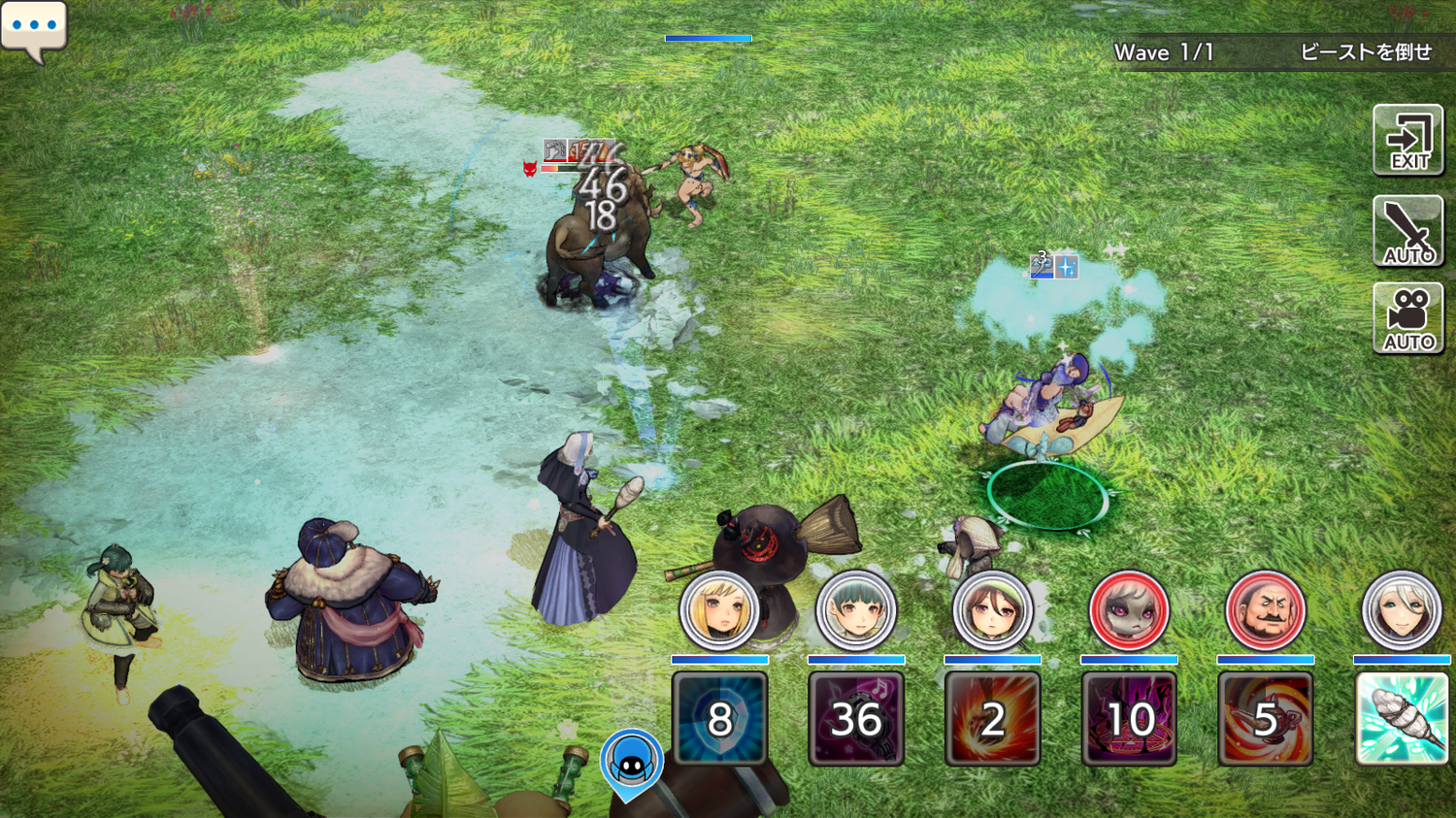This screenshot has height=818, width=1456.
Task: Activate the fire burst skill showing 2
Action: pos(992,719)
